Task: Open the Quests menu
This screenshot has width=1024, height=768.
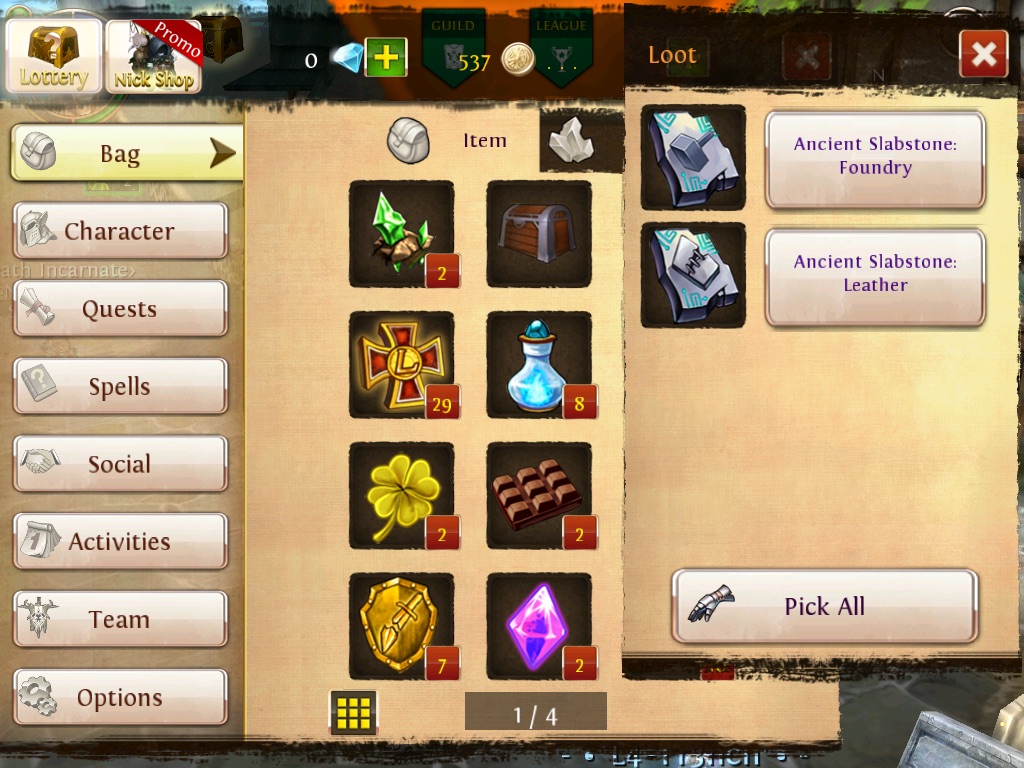Action: click(x=120, y=309)
